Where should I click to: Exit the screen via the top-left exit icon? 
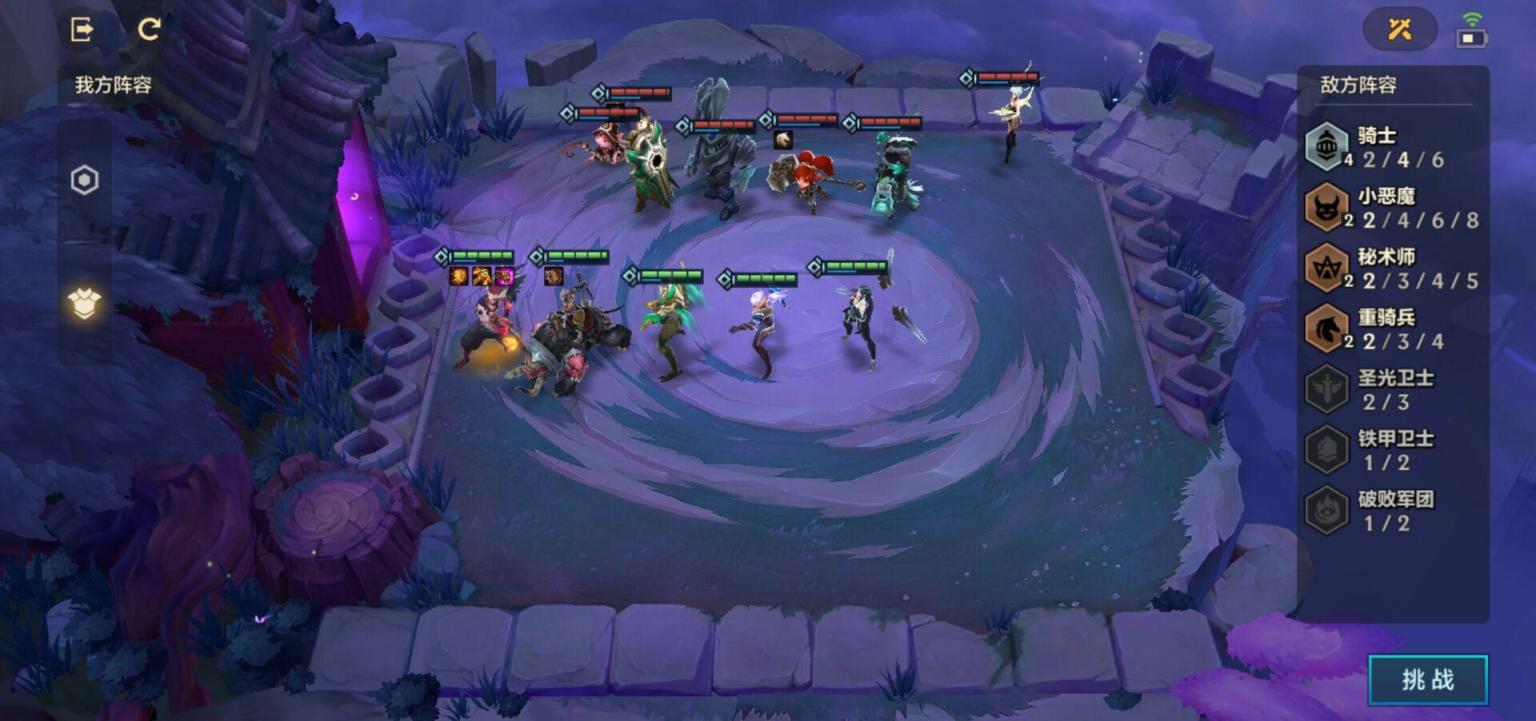click(82, 29)
